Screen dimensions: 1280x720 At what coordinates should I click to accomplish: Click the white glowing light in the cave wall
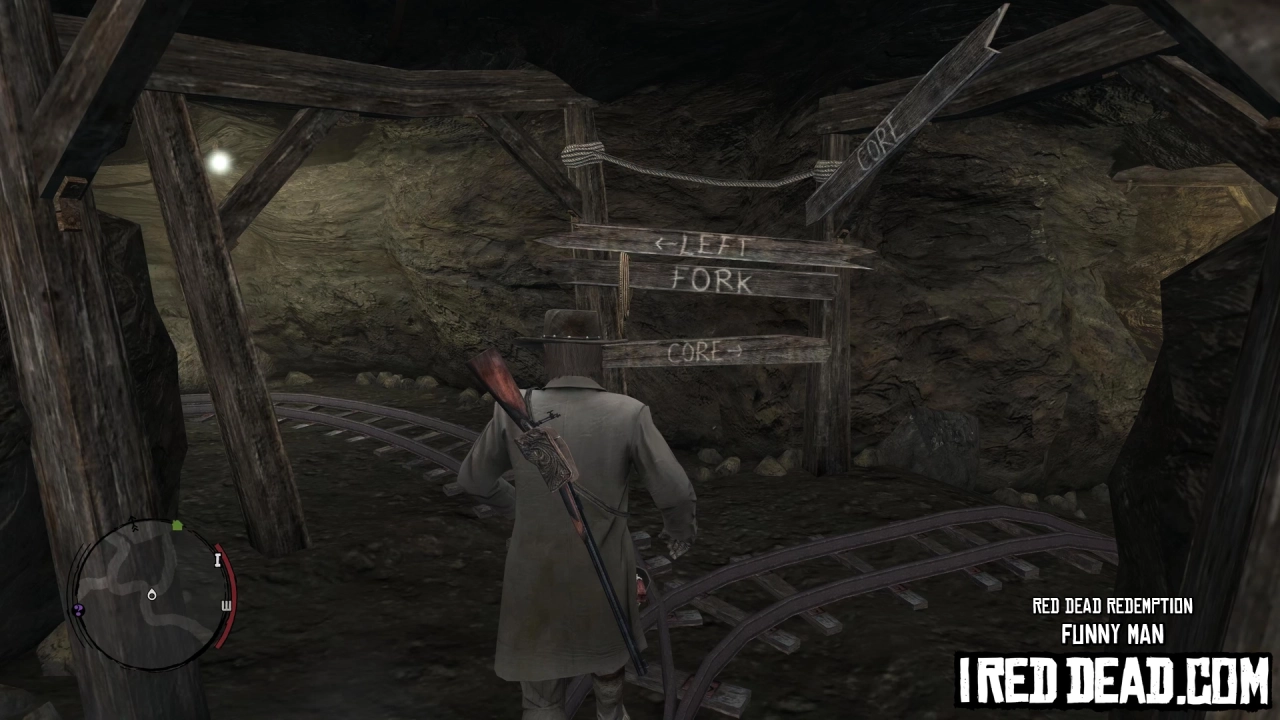tap(218, 161)
